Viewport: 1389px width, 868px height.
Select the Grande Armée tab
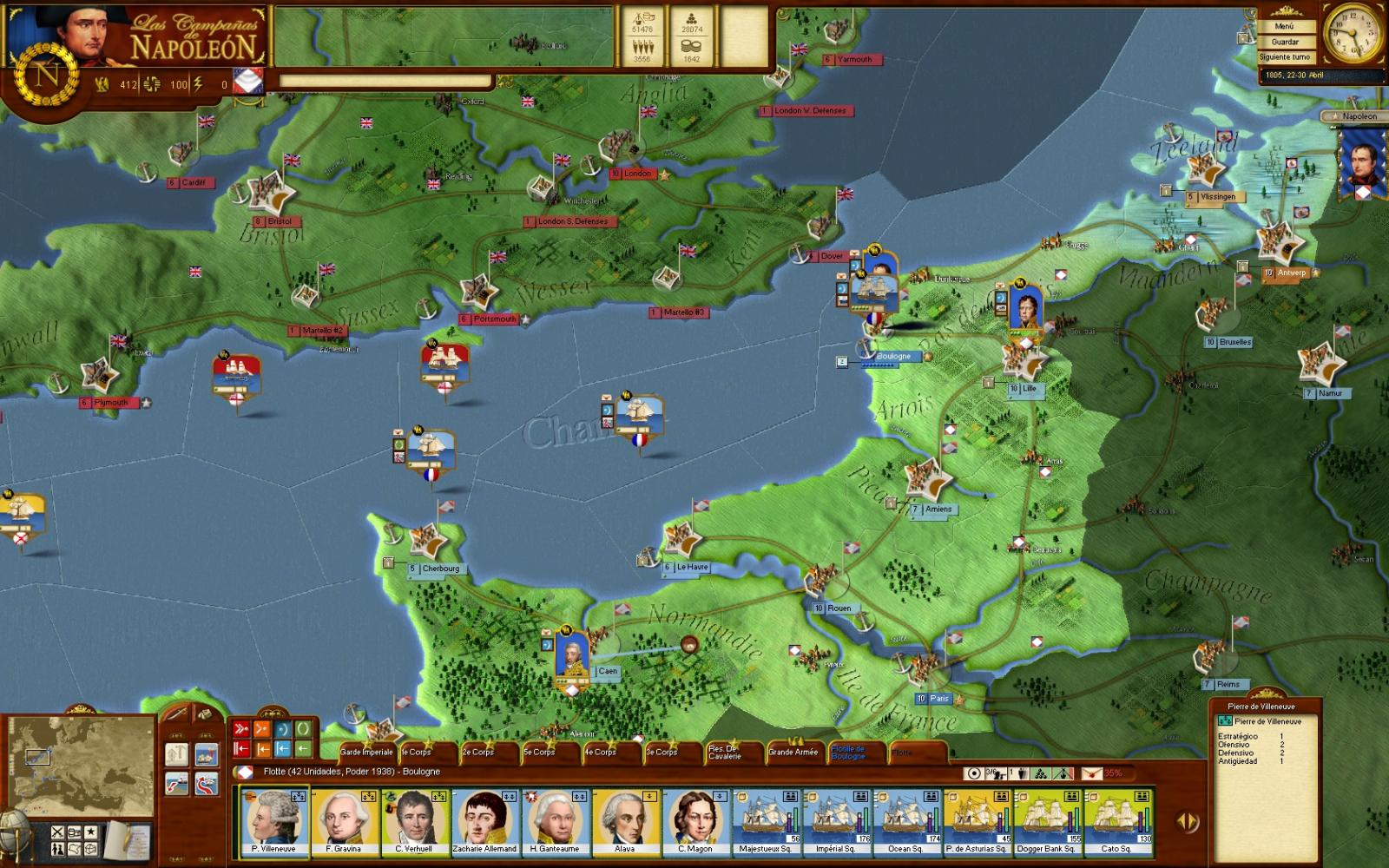793,753
